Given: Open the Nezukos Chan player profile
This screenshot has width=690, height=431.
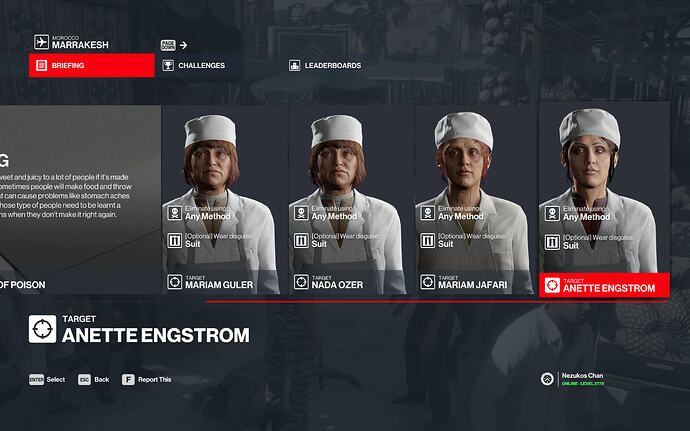Looking at the screenshot, I should tap(580, 379).
